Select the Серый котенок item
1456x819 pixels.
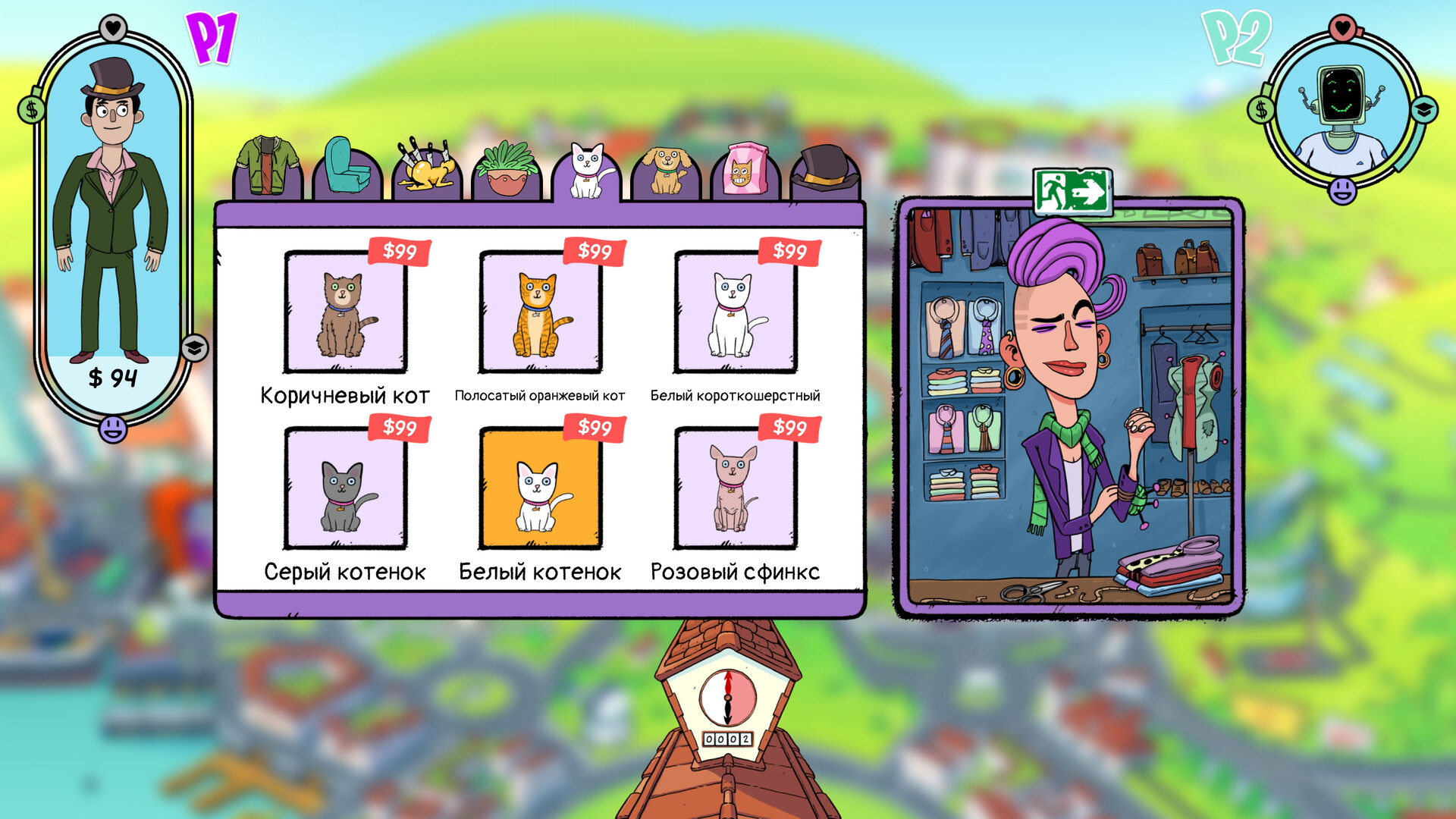point(345,489)
